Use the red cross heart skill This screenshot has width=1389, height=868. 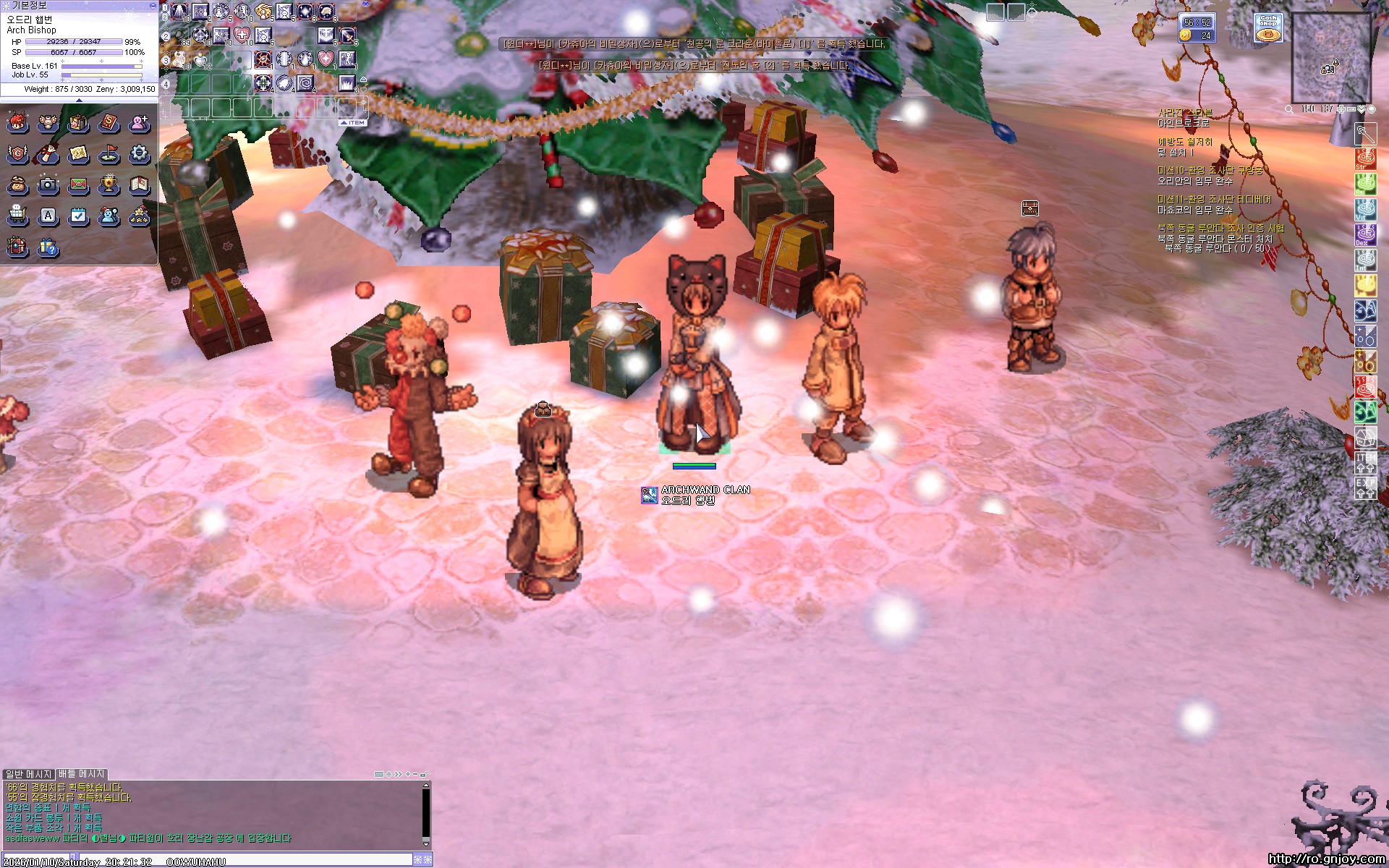pos(242,35)
